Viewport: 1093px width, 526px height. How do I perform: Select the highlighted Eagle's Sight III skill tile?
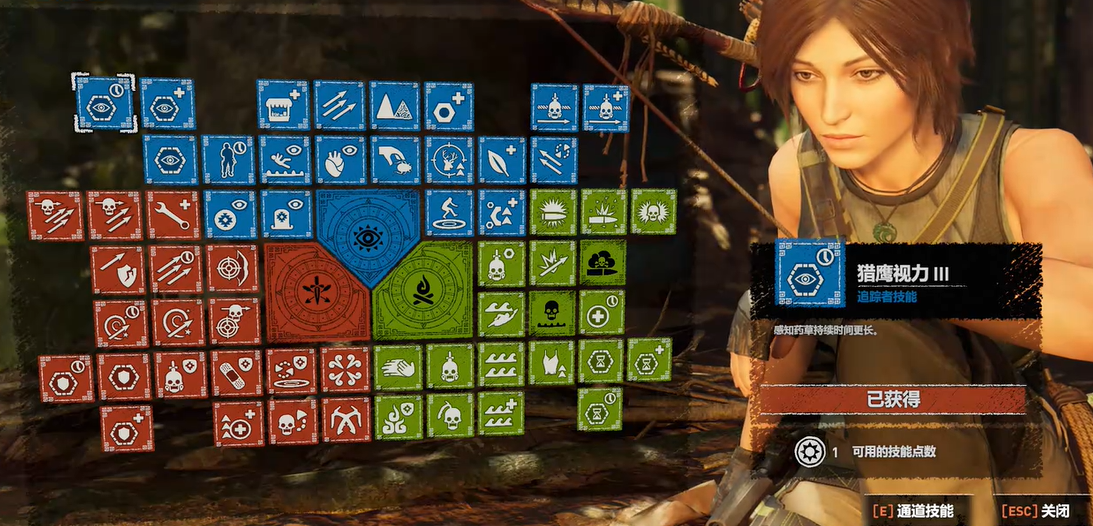pos(104,104)
